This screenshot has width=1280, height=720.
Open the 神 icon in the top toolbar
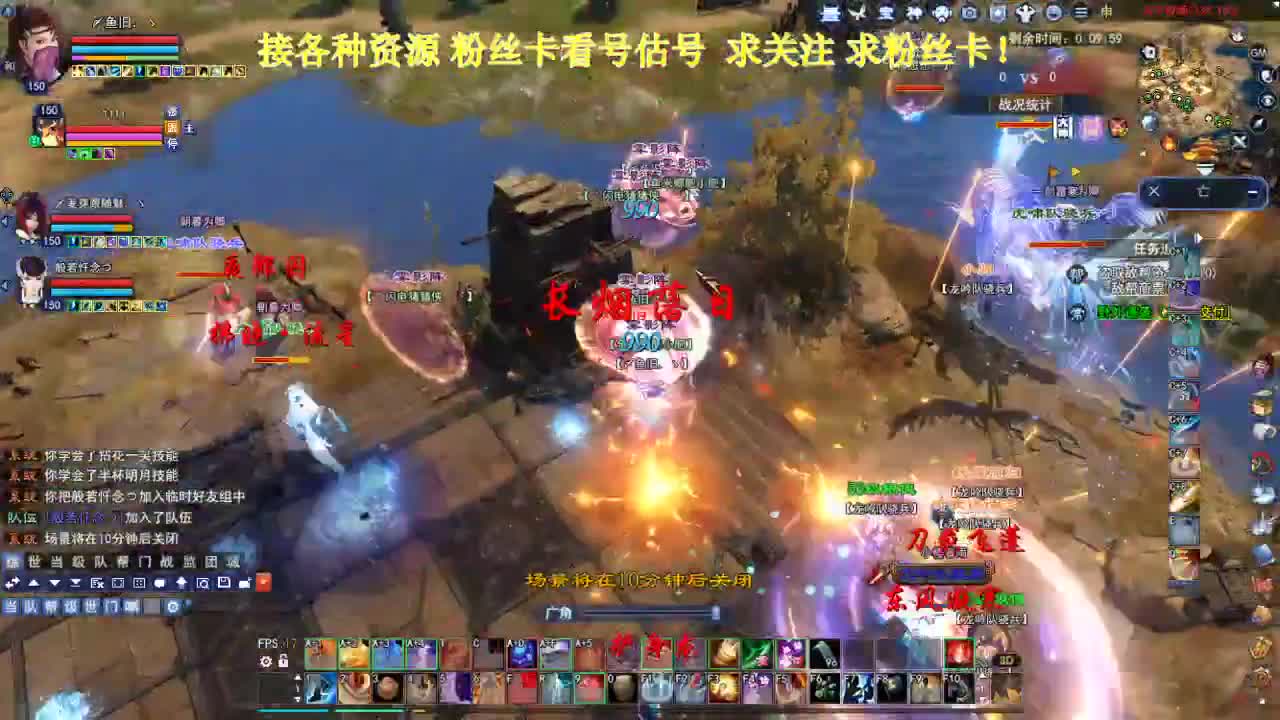pyautogui.click(x=915, y=14)
